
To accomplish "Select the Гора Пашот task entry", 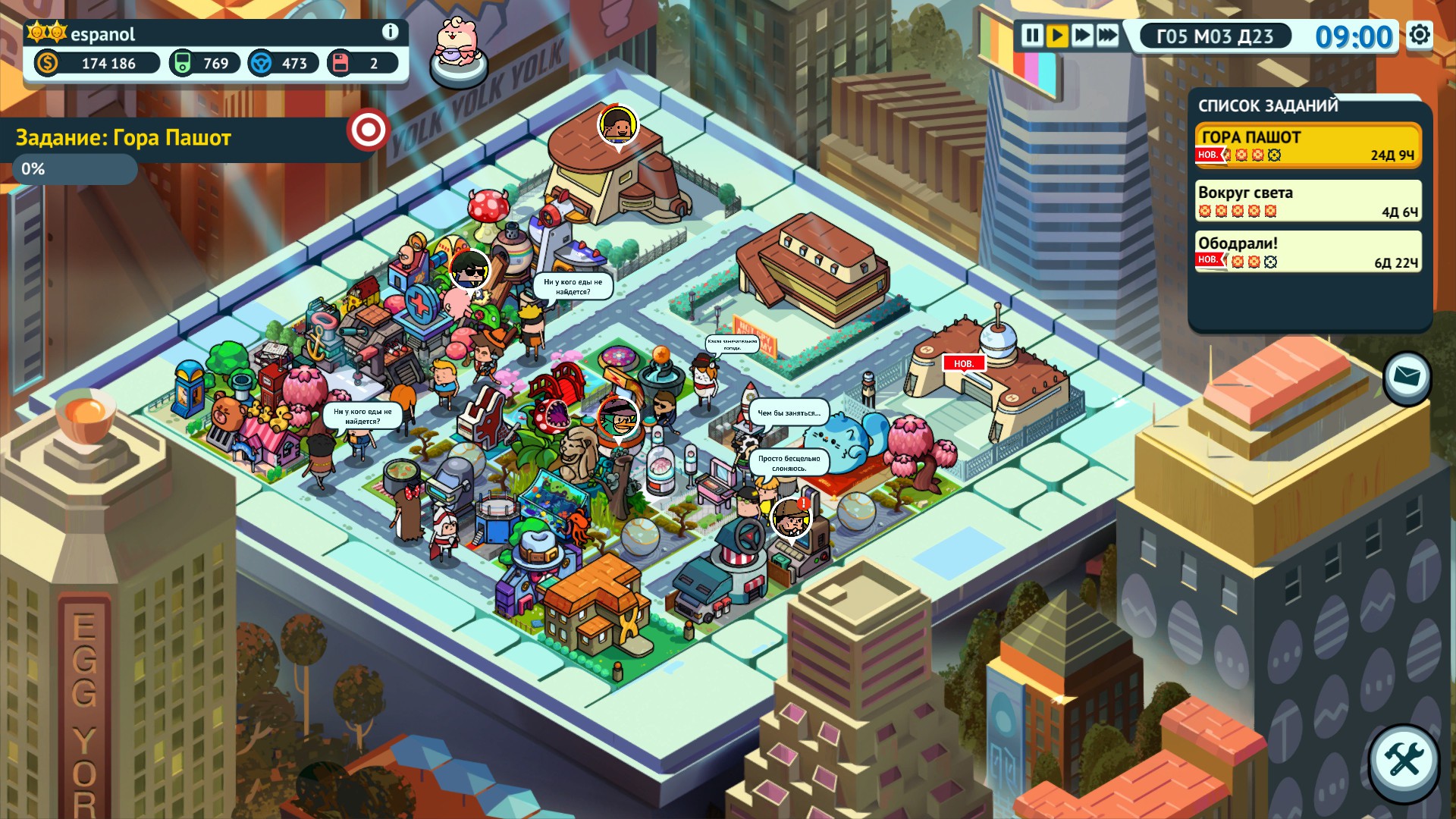I will point(1307,145).
